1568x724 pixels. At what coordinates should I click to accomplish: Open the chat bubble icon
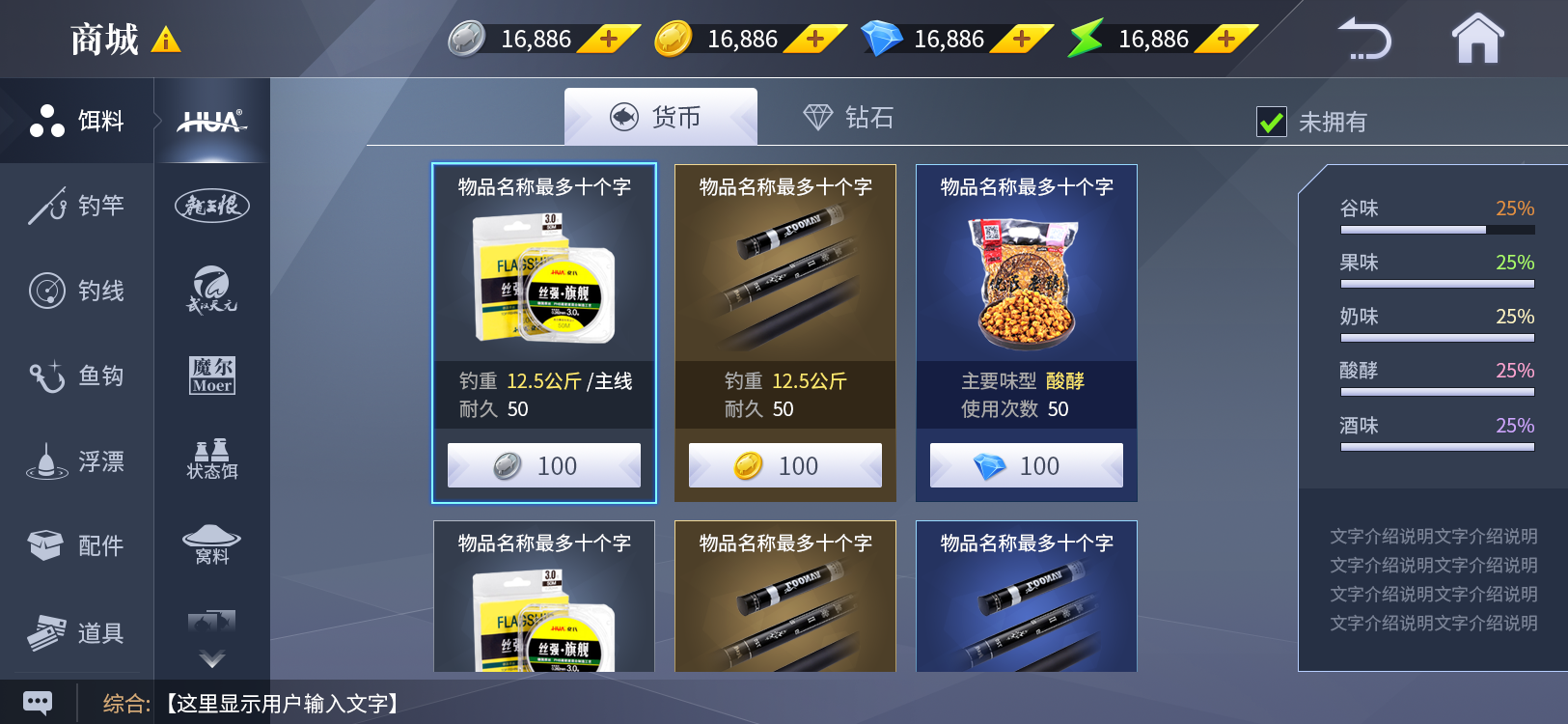[38, 702]
